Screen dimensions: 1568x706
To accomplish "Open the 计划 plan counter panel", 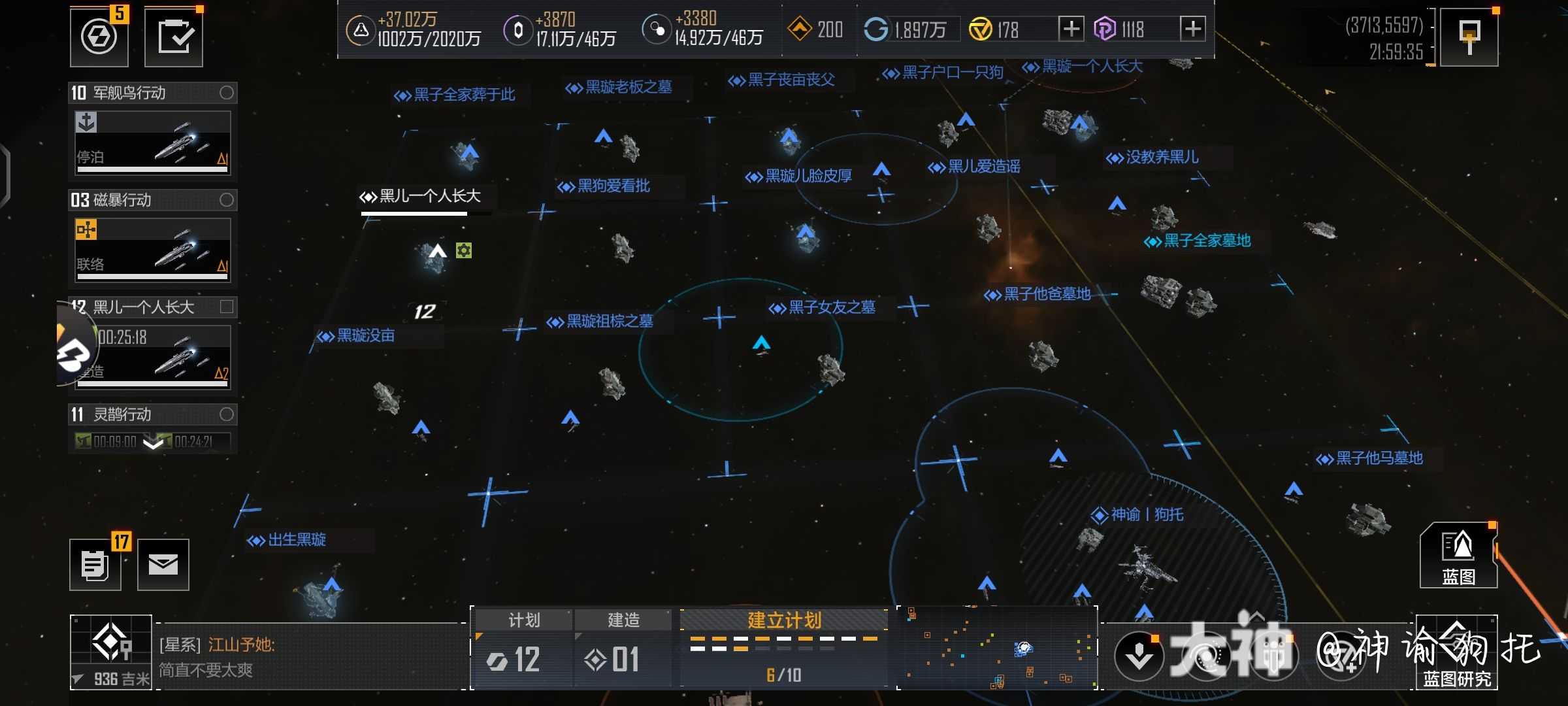I will click(x=523, y=648).
